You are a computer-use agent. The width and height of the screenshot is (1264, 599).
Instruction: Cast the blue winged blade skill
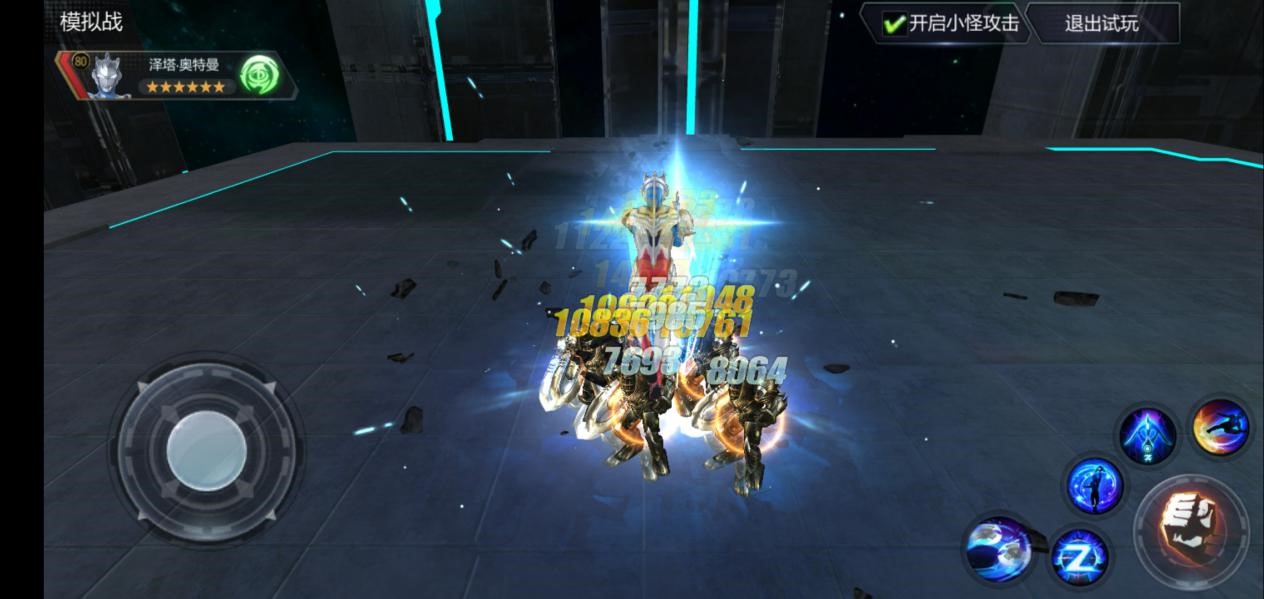point(1147,435)
